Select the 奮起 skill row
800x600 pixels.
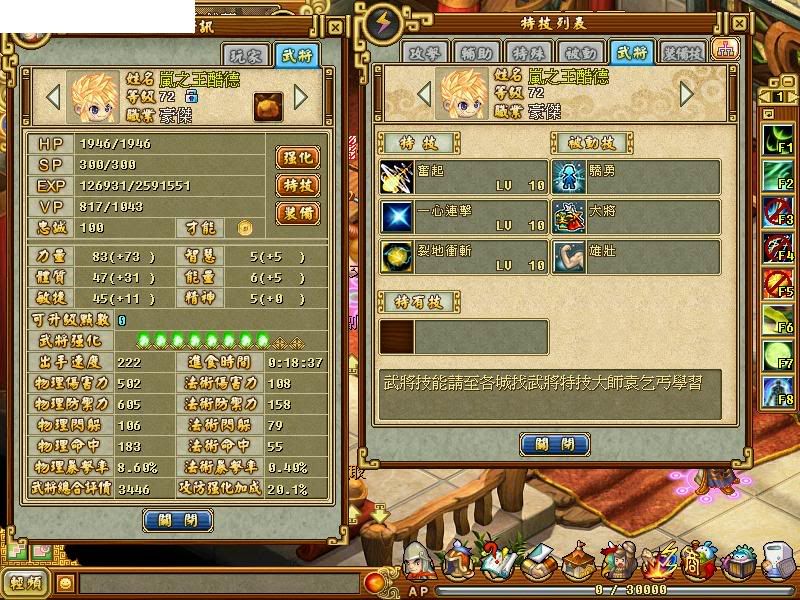463,177
